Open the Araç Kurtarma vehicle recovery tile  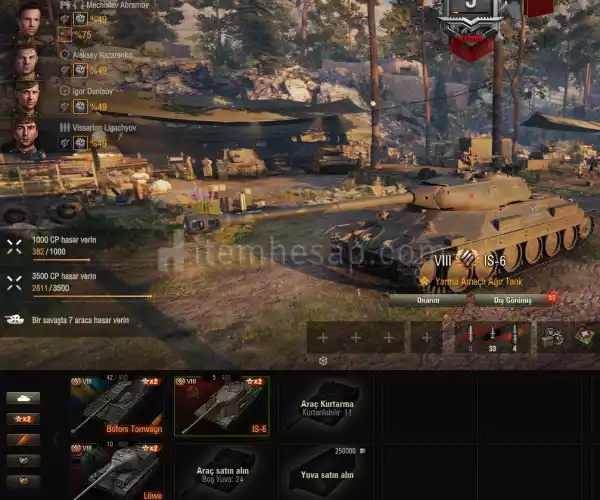click(326, 406)
